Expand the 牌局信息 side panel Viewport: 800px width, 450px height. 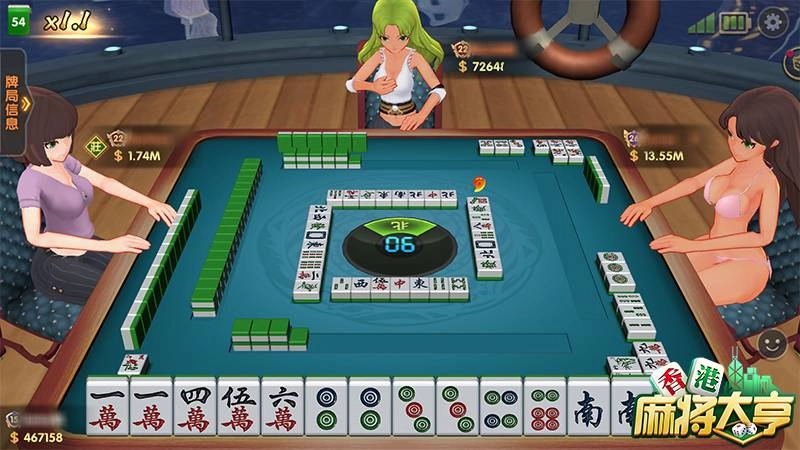(x=14, y=102)
